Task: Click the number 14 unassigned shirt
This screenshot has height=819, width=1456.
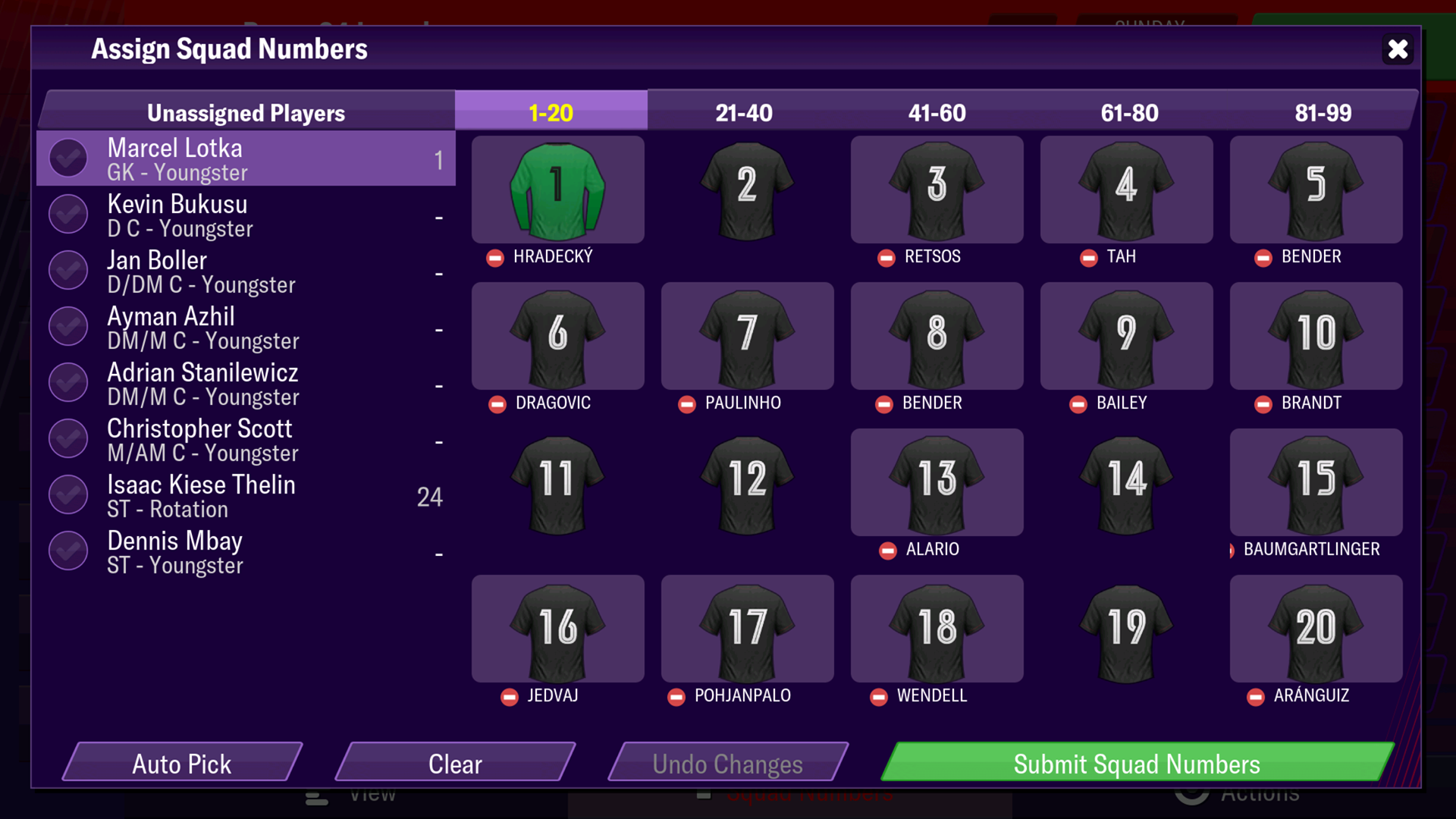Action: (1125, 482)
